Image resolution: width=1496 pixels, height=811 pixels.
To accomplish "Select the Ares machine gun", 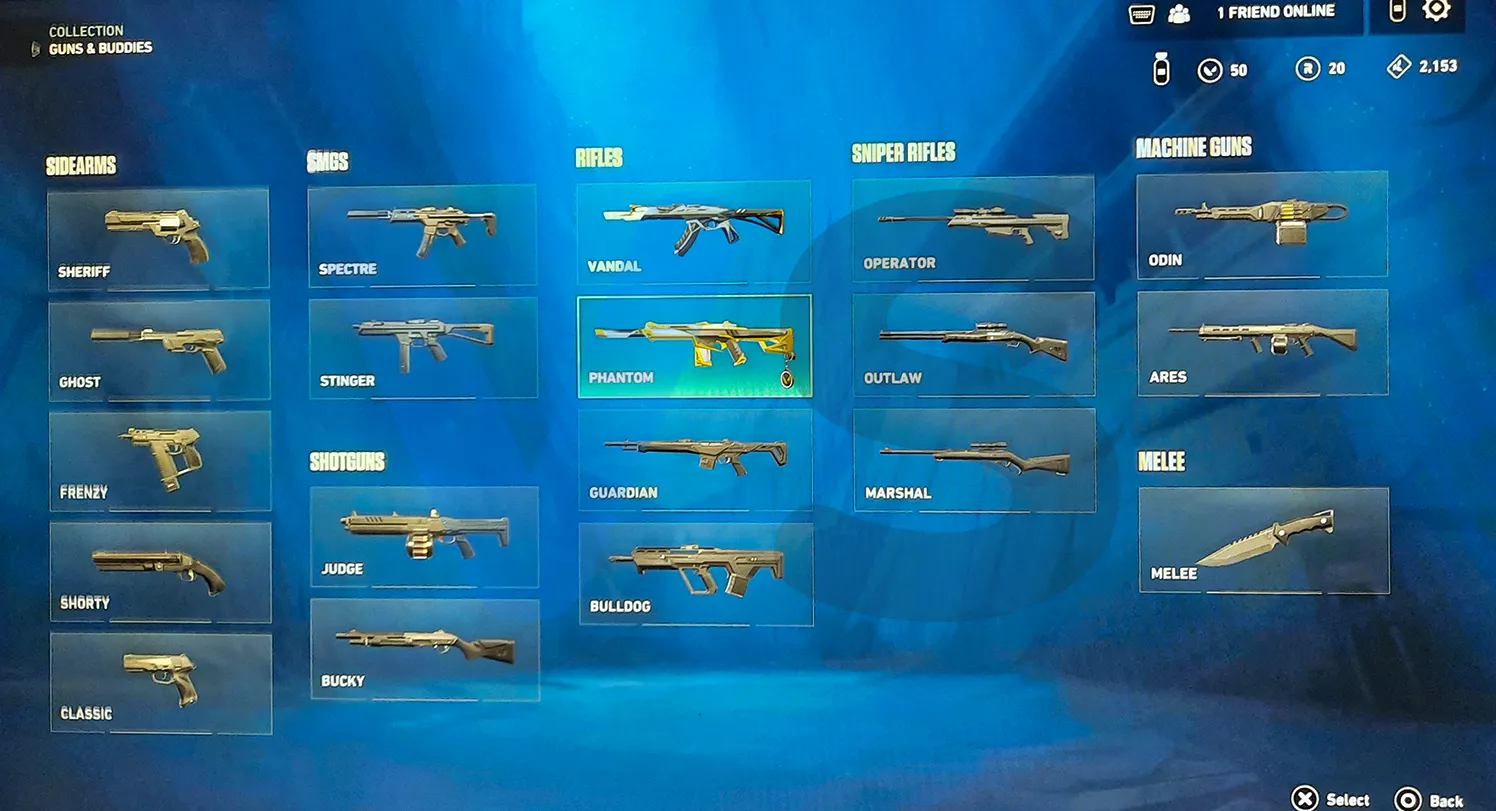I will coord(1263,342).
